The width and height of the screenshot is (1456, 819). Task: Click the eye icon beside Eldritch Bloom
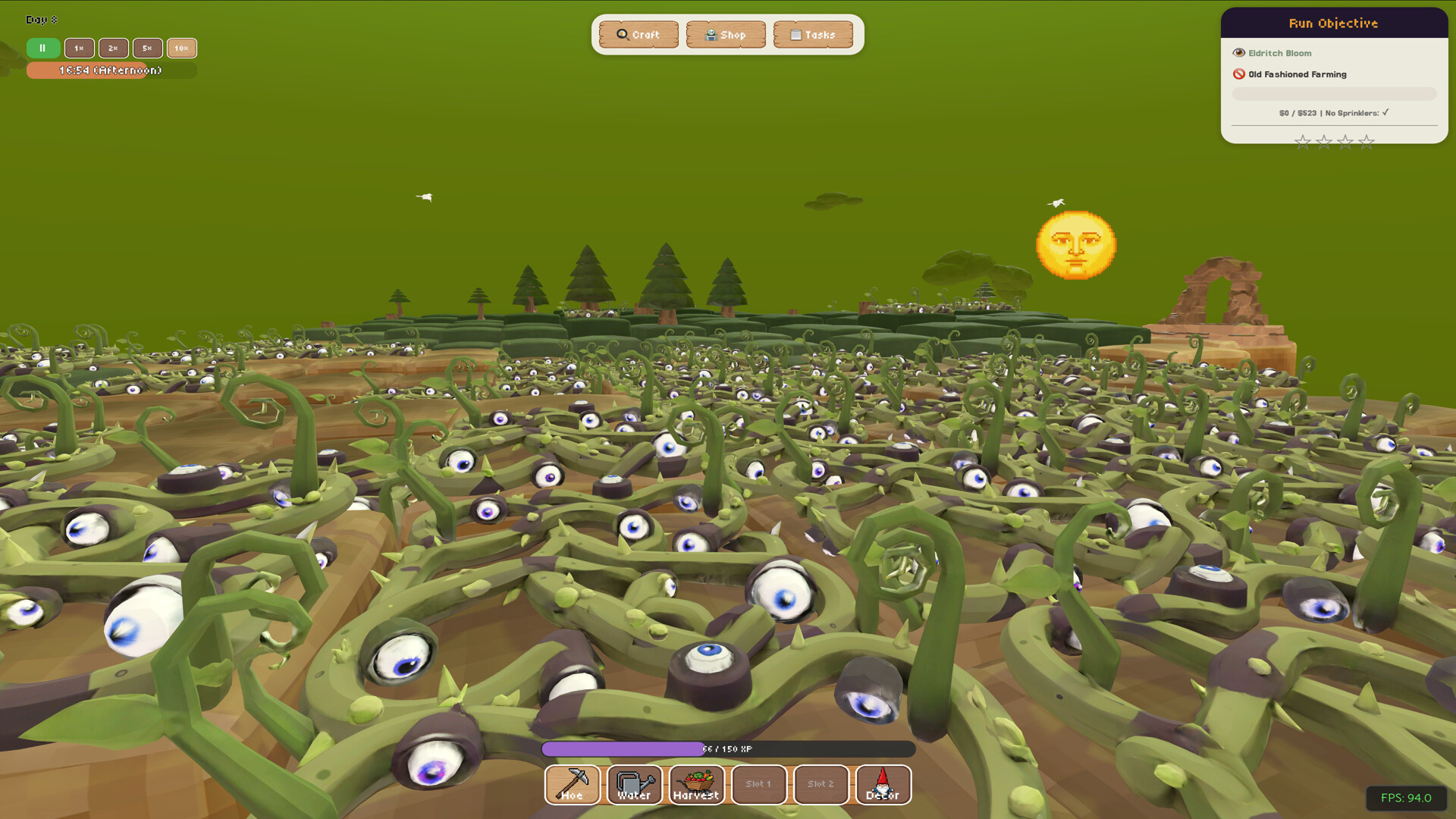(1238, 52)
